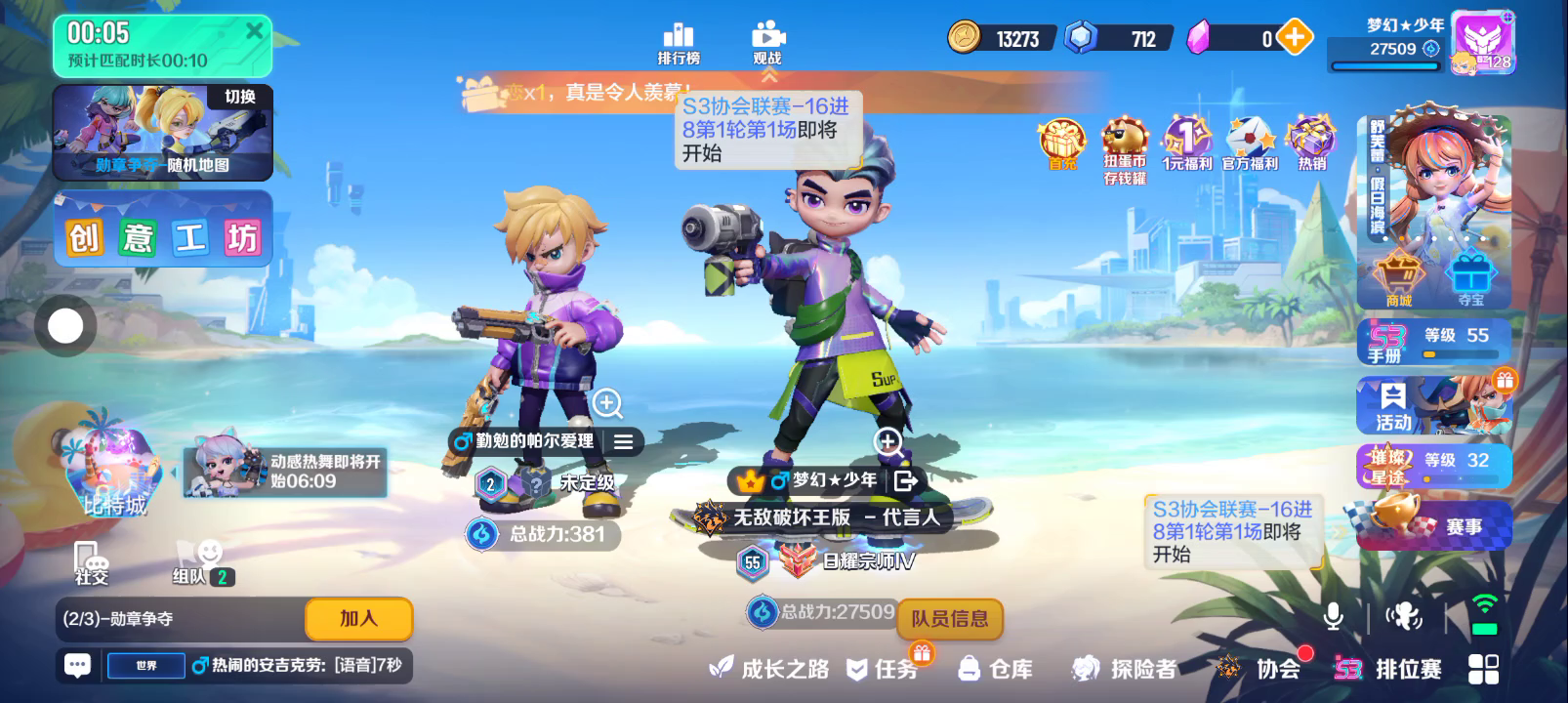Screen dimensions: 1568x703
Task: Open the 首充 first recharge gift
Action: click(x=1062, y=145)
